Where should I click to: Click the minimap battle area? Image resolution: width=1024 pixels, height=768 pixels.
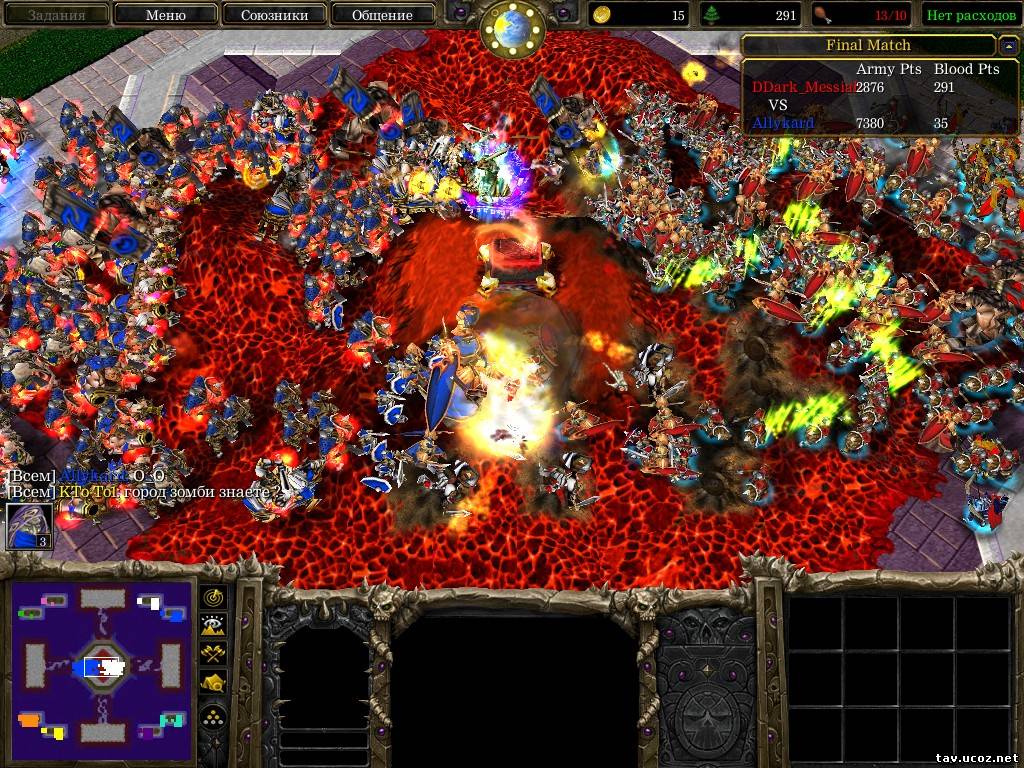101,667
